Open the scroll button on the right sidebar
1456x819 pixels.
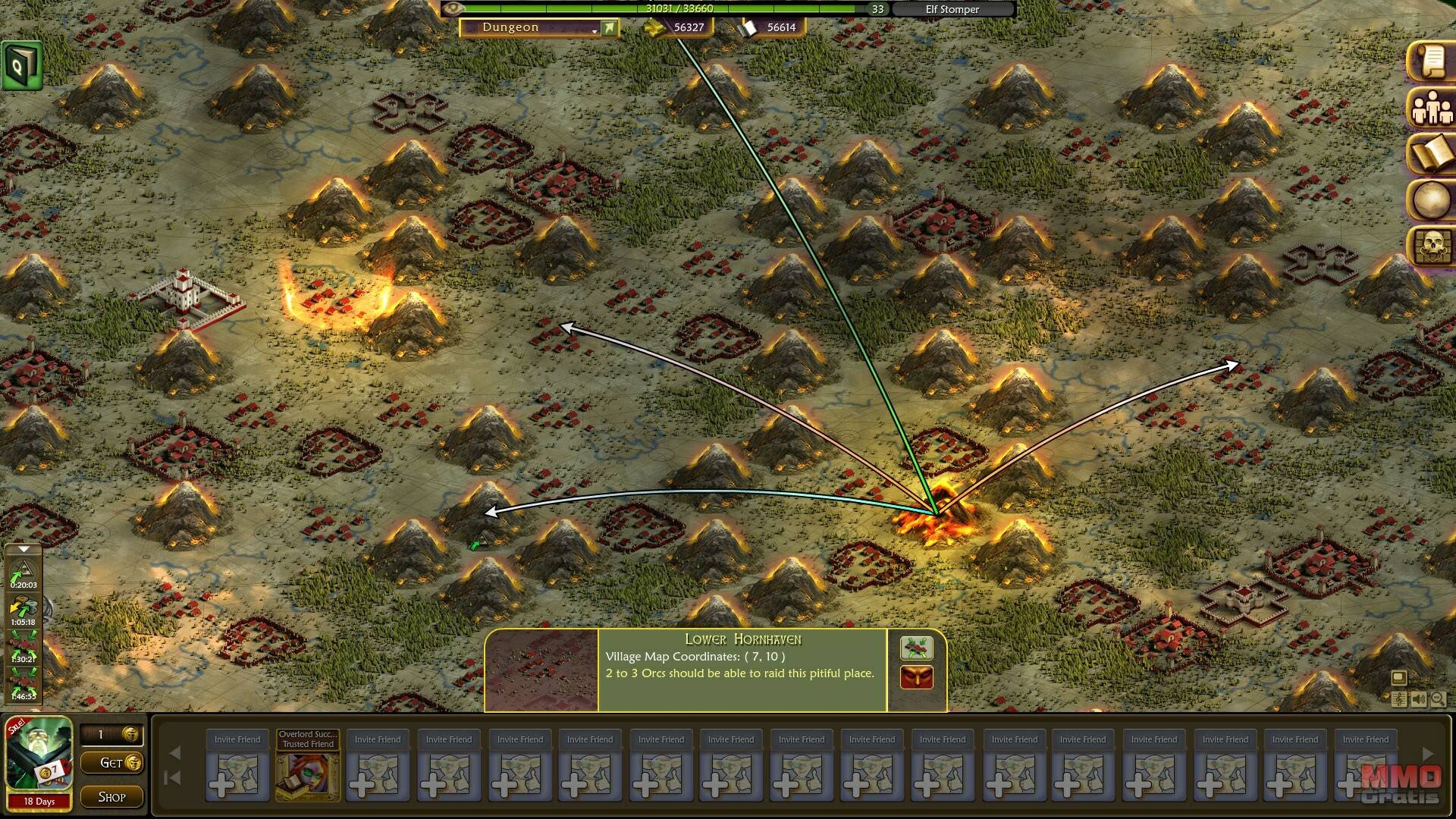[1431, 61]
